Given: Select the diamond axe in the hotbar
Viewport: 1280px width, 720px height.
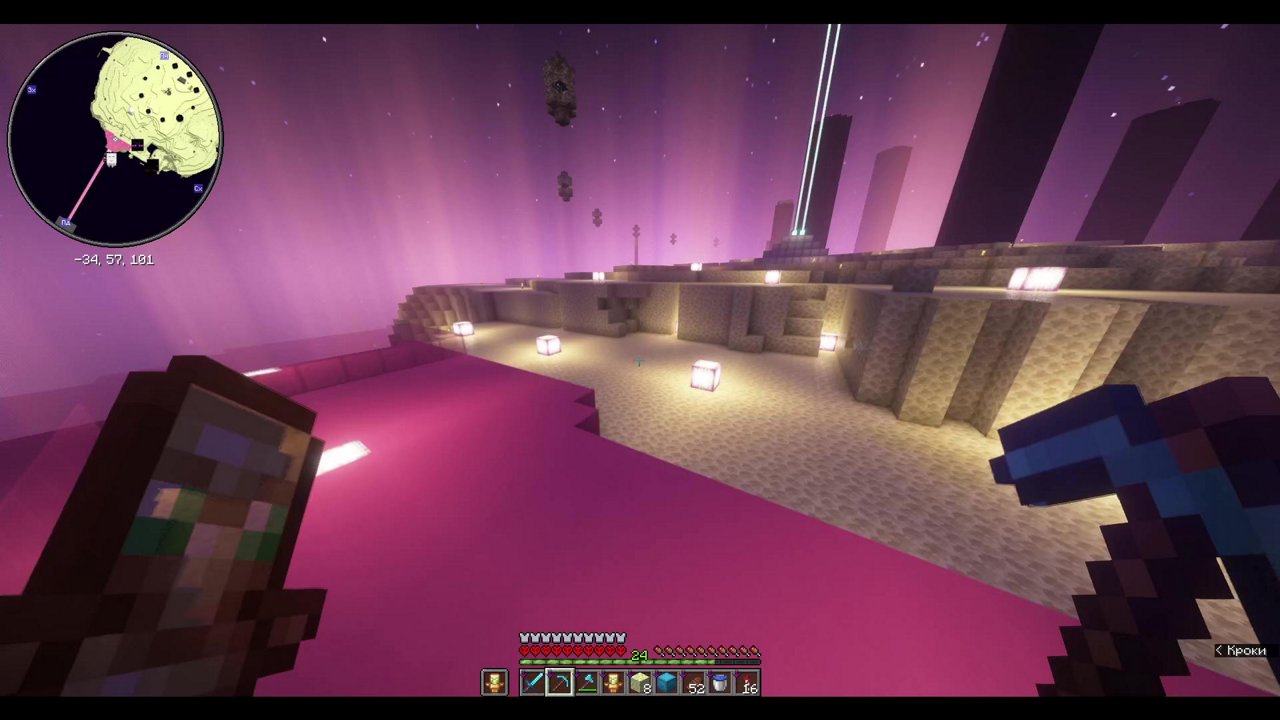Looking at the screenshot, I should click(586, 683).
